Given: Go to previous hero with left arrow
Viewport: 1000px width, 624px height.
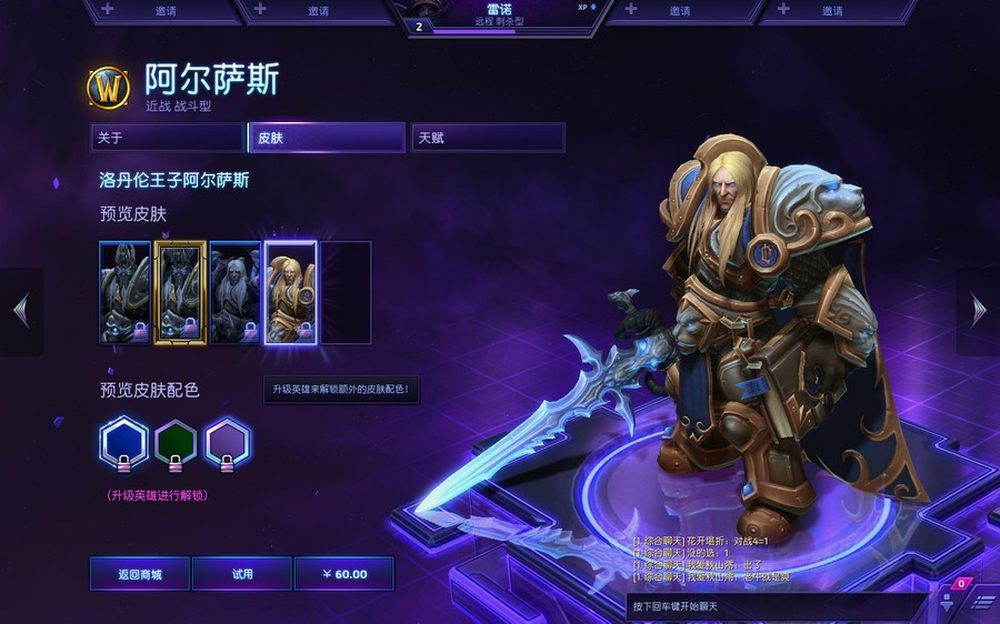Looking at the screenshot, I should [21, 311].
